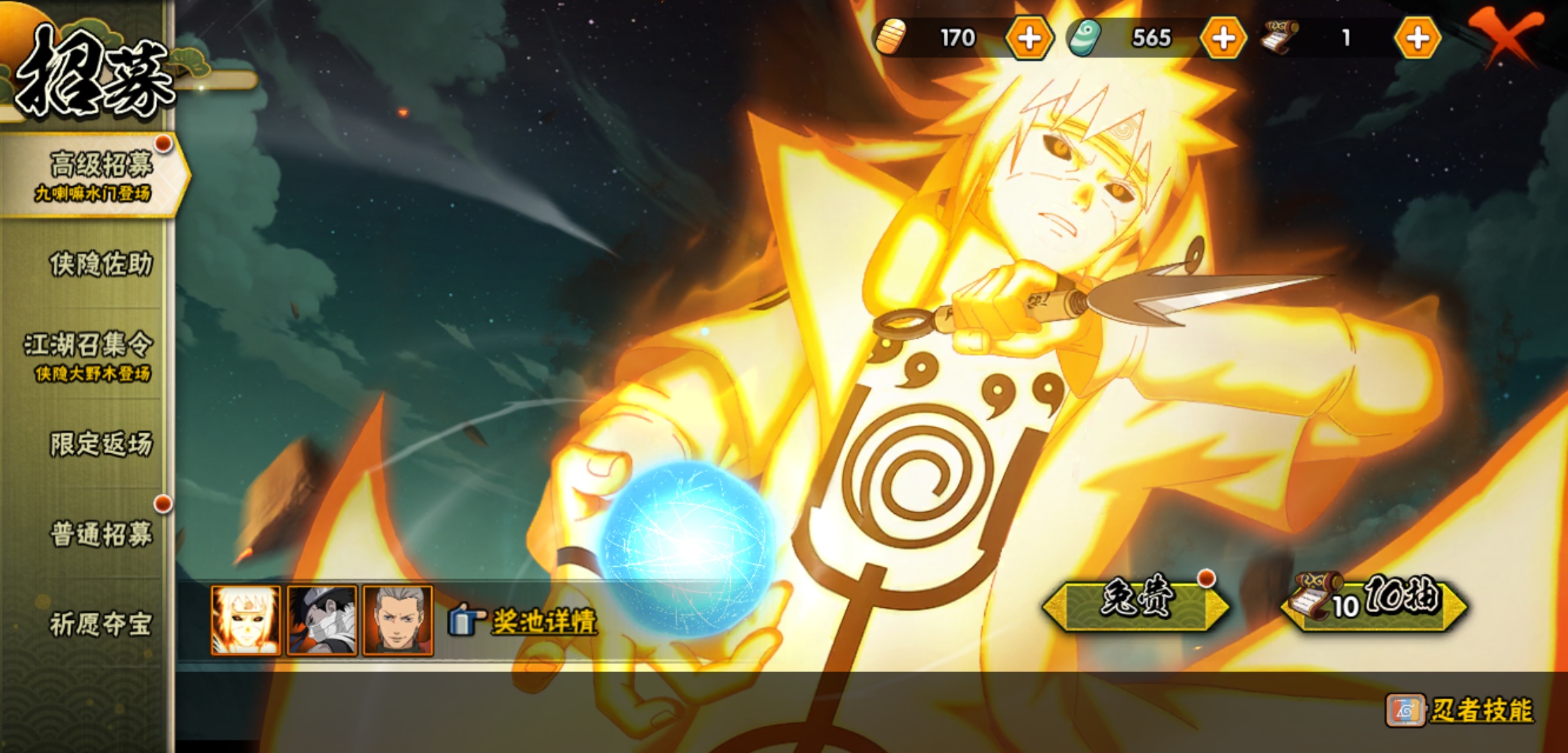Click the 免费 free draw button

[x=1136, y=602]
